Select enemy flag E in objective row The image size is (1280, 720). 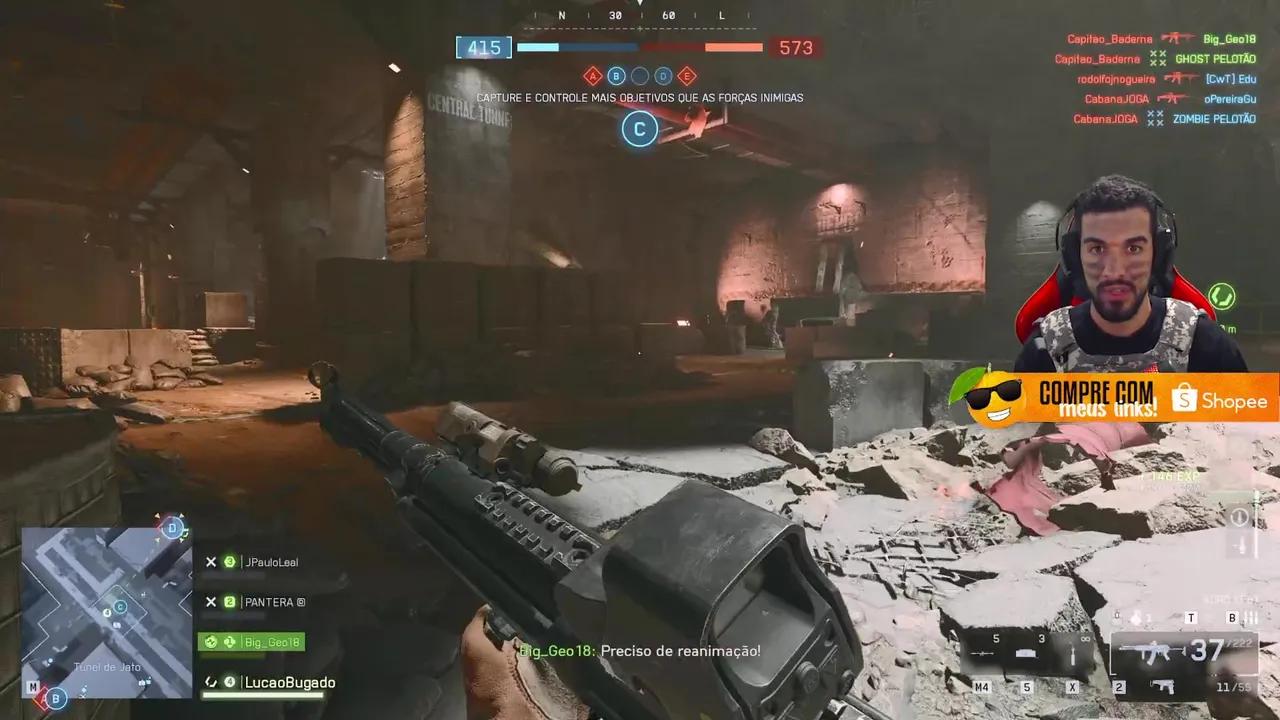687,76
